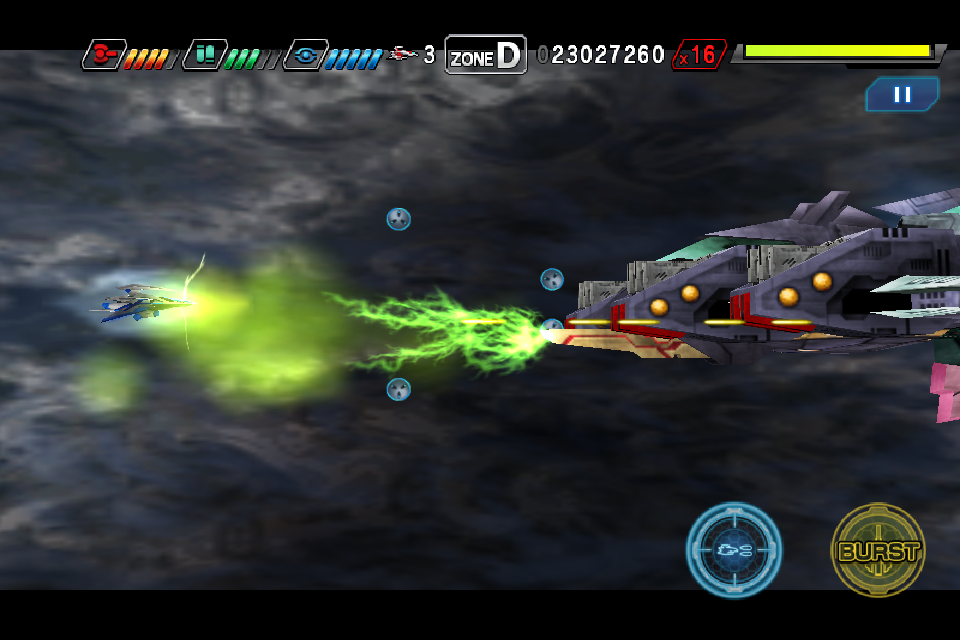Activate the BURST button
The image size is (960, 640).
[878, 550]
